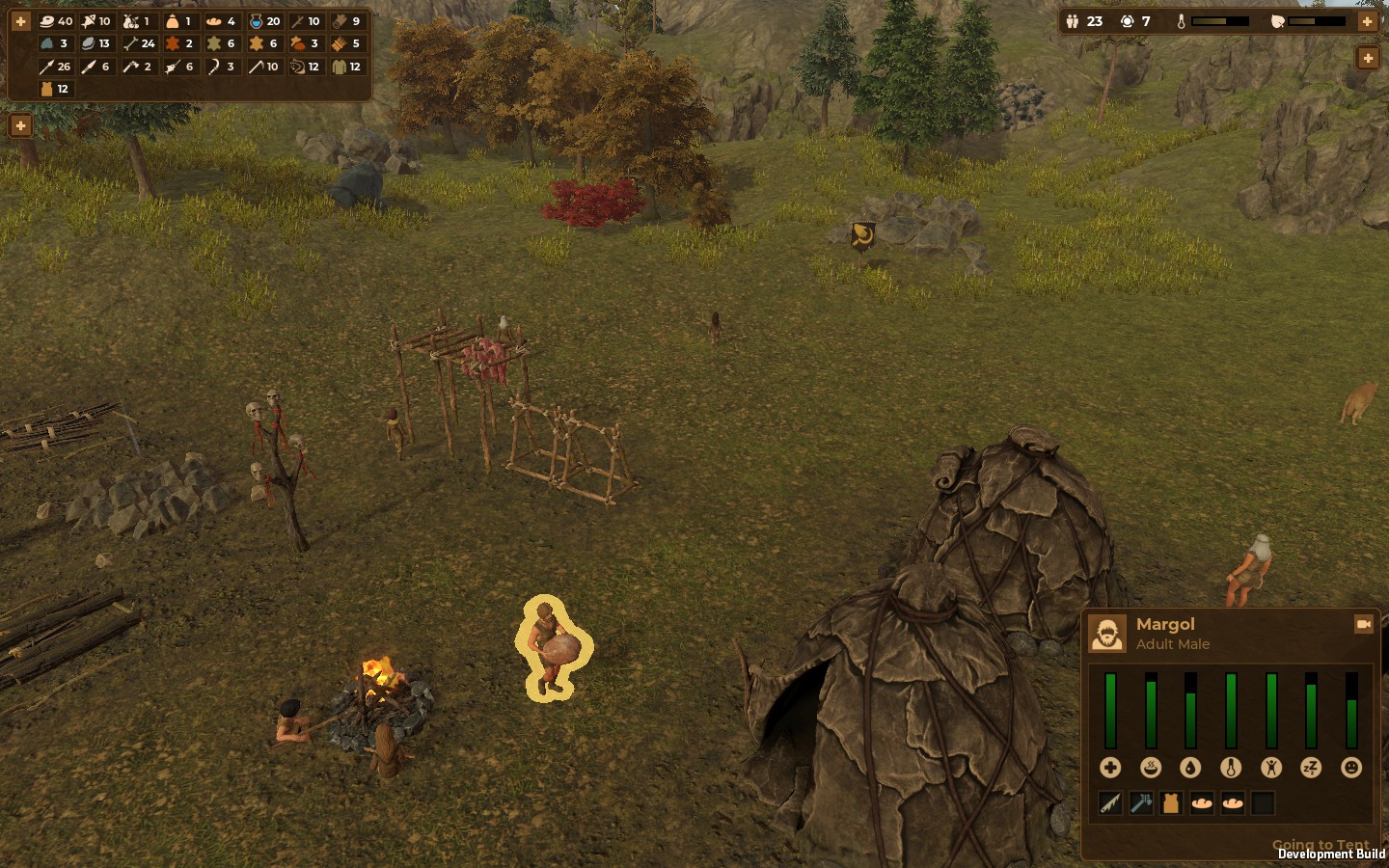Toggle the camera follow button for Margol

coord(1363,625)
